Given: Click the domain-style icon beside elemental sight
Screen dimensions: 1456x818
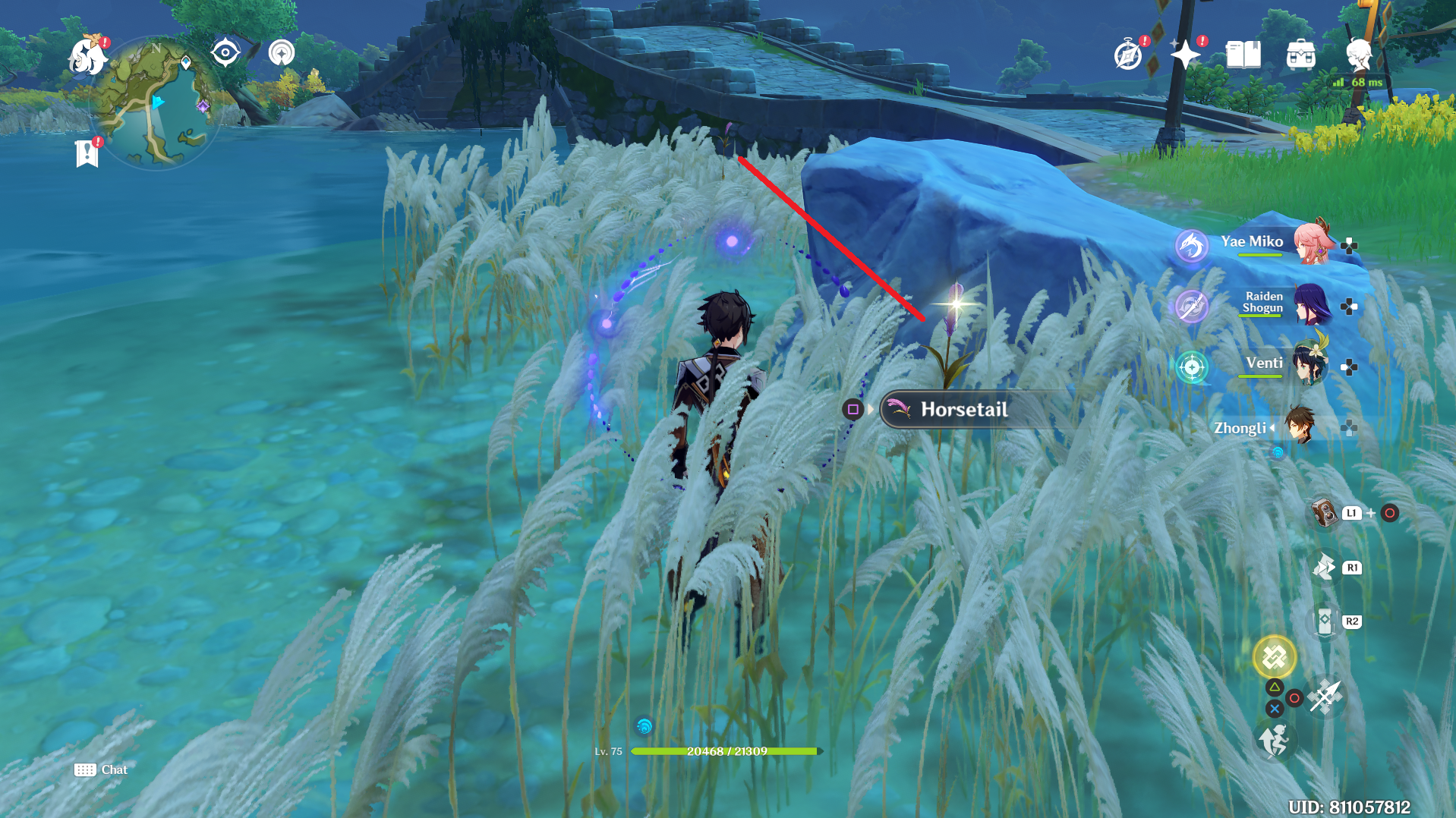Looking at the screenshot, I should tap(282, 52).
